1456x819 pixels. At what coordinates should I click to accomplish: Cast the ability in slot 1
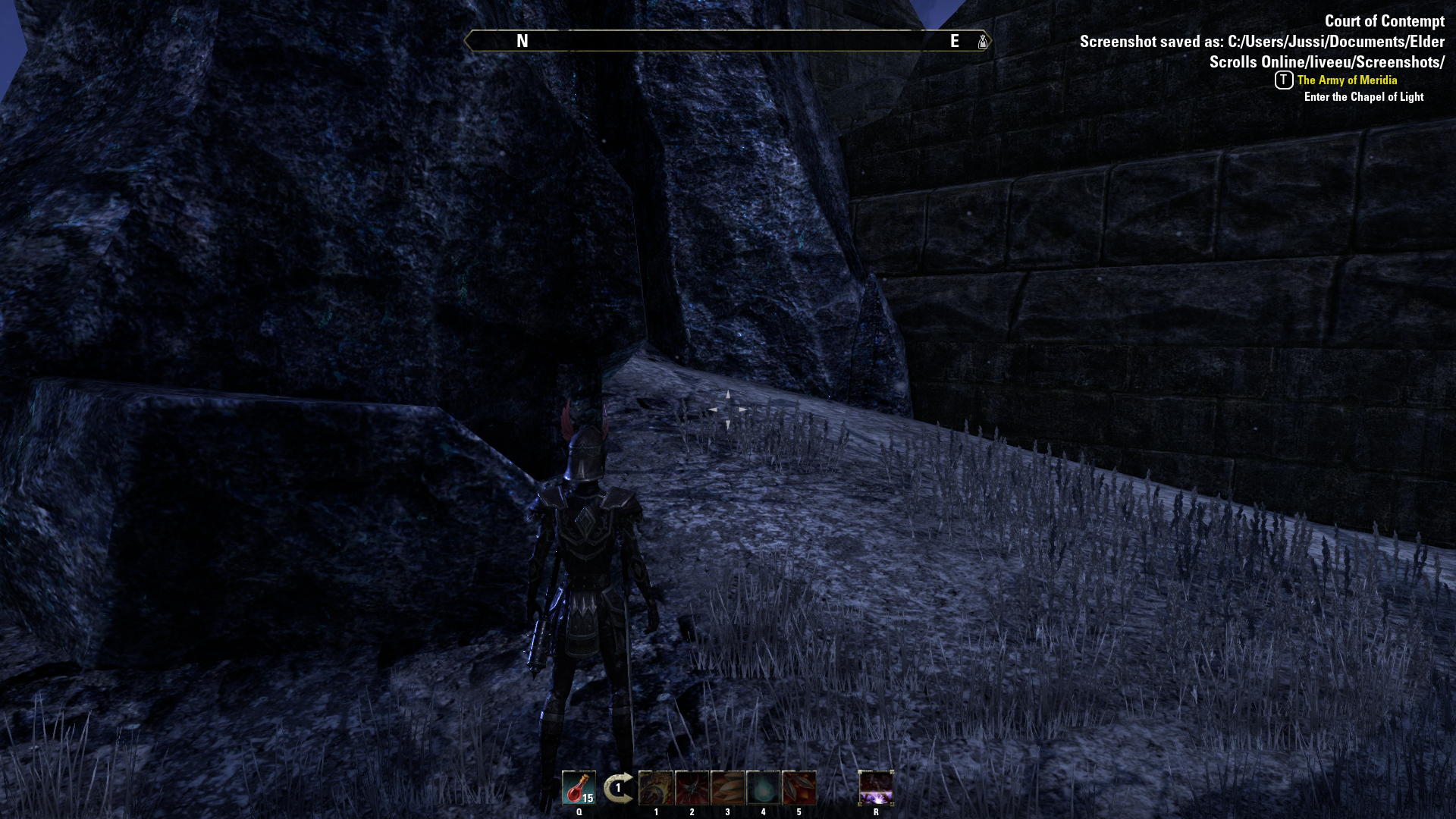coord(657,789)
